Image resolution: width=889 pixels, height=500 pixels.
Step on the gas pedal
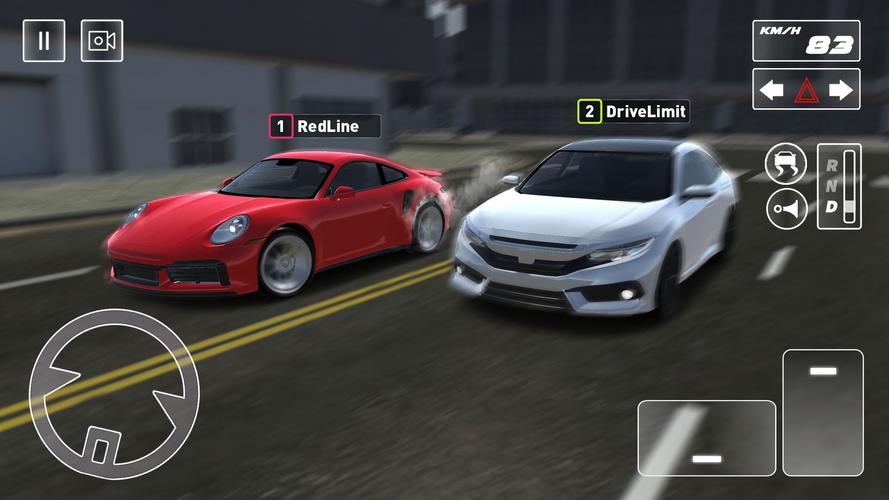[822, 412]
